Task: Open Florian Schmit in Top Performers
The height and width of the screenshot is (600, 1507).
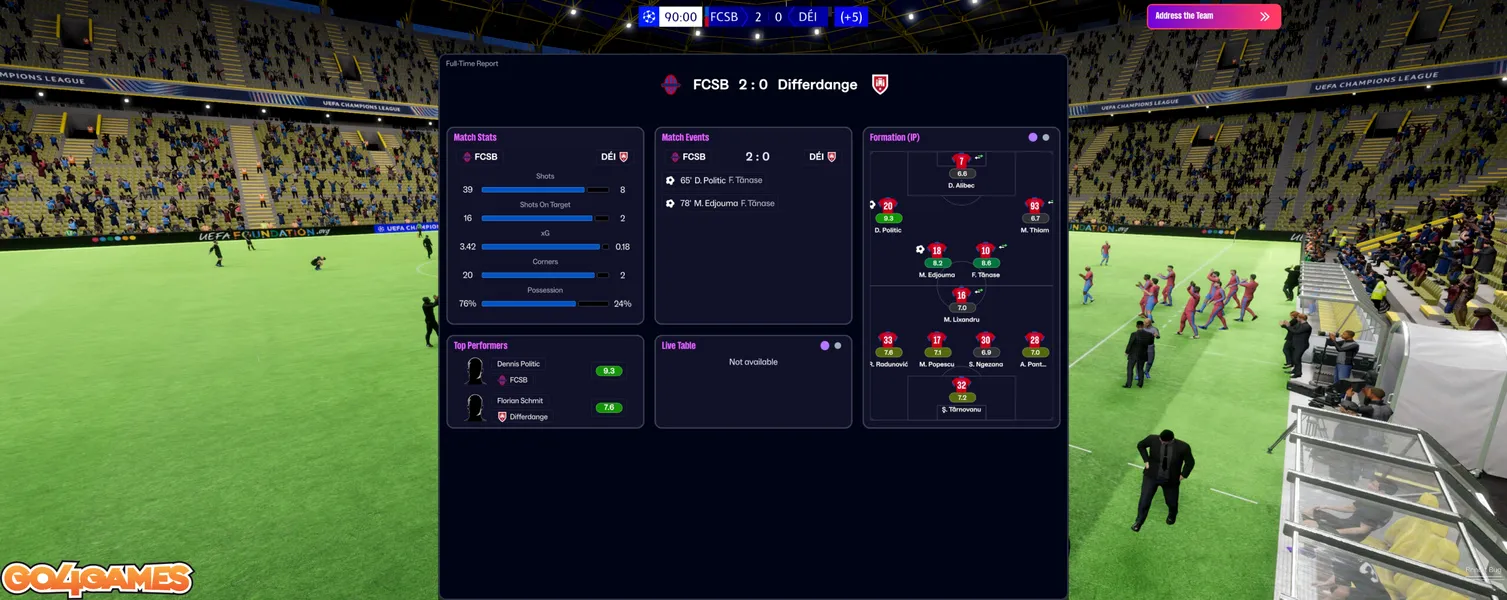Action: 521,401
